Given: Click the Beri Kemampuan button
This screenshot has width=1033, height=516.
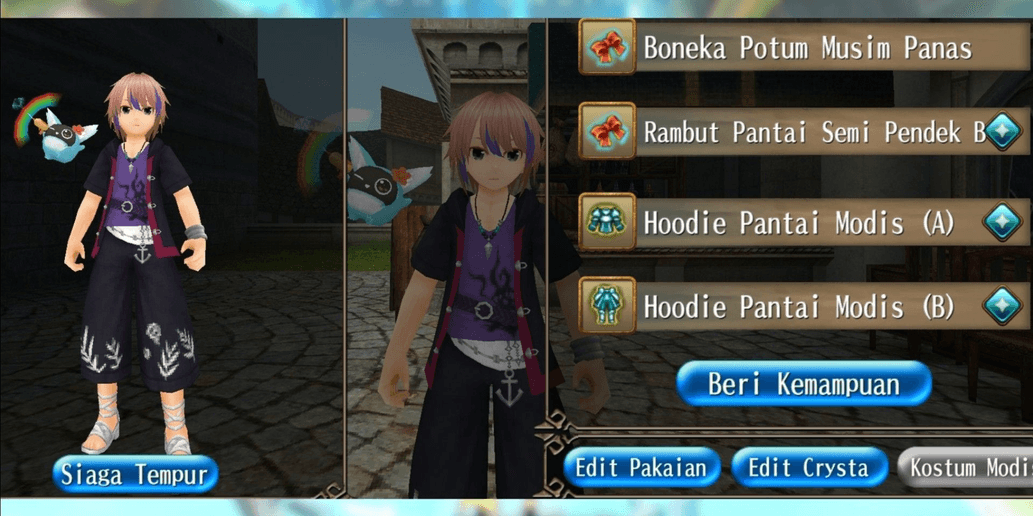Looking at the screenshot, I should coord(804,384).
